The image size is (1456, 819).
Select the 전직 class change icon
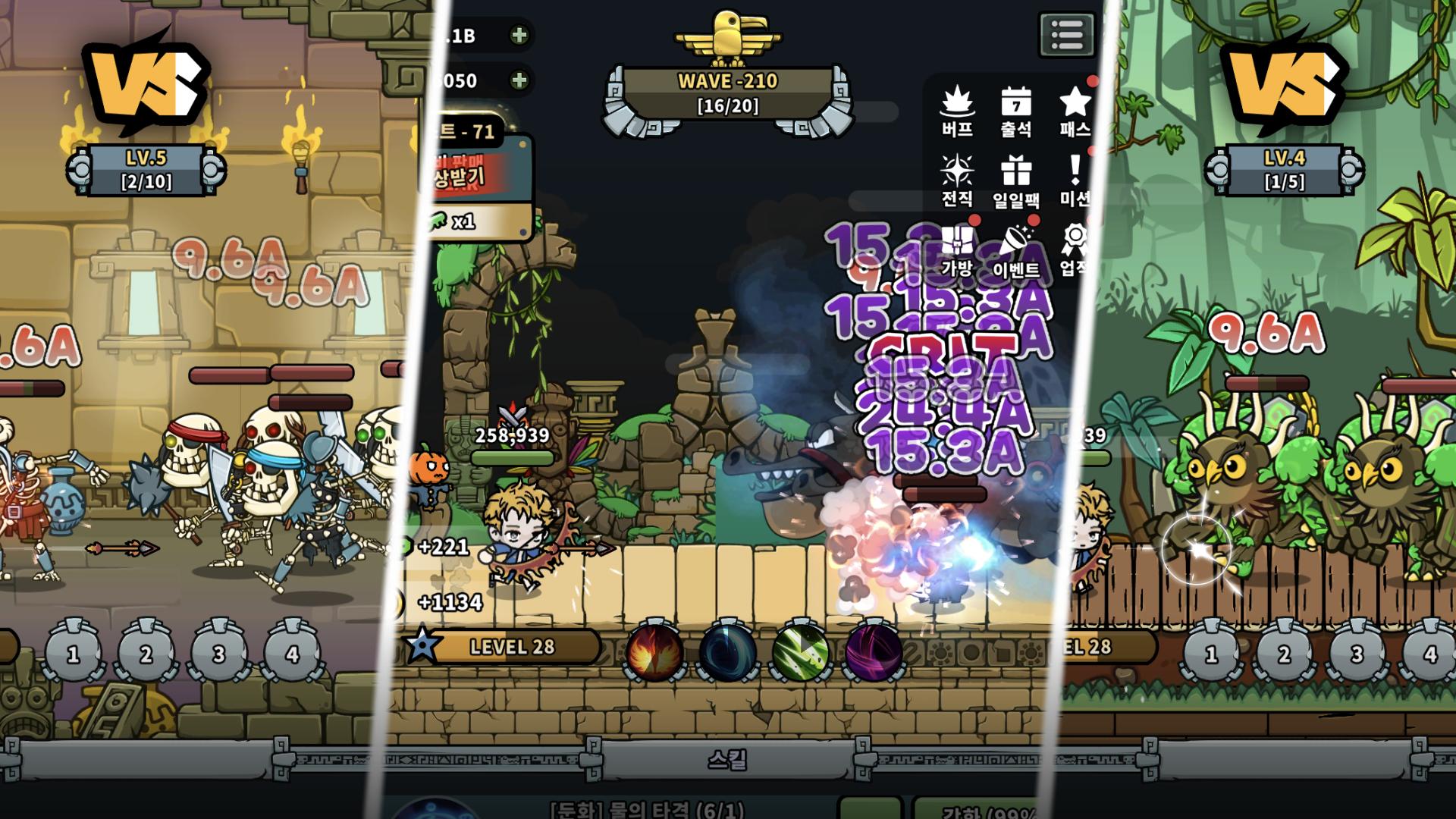click(x=957, y=180)
